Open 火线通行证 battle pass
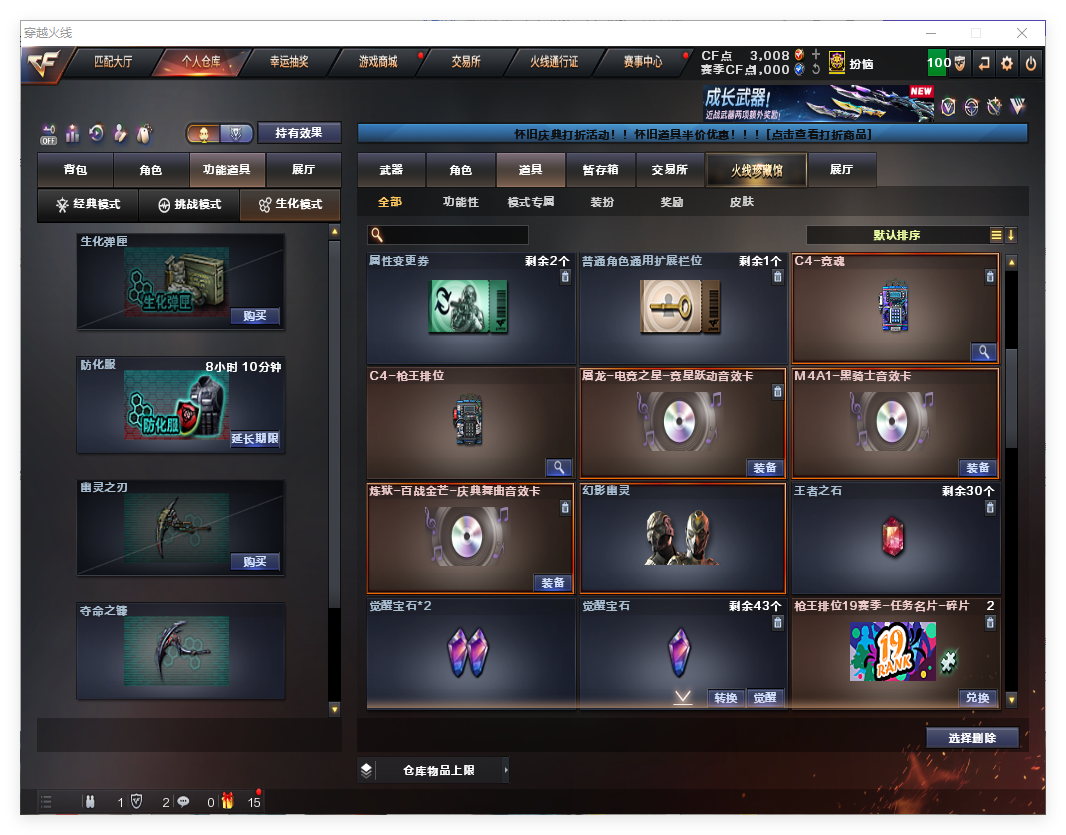 (554, 62)
